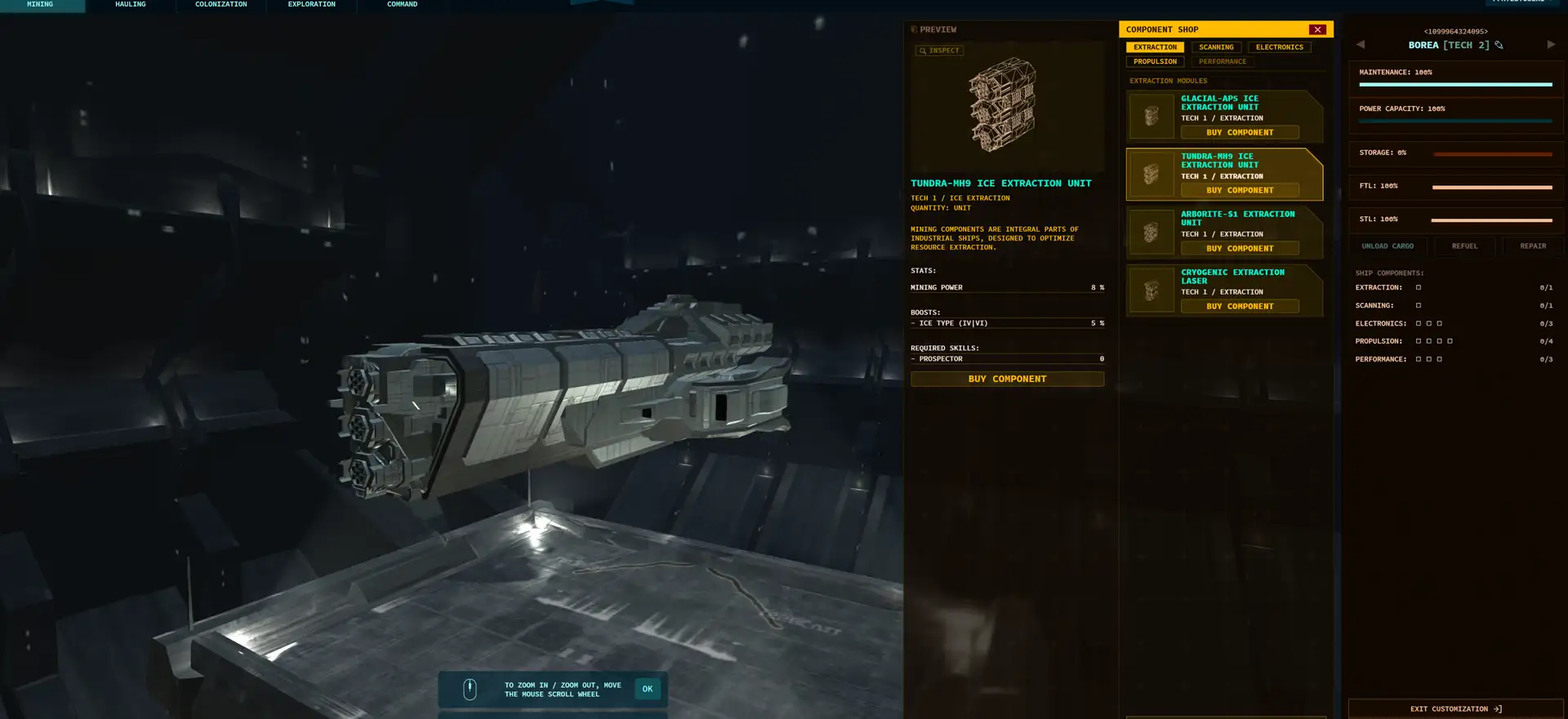Dismiss the zoom tutorial with OK
Image resolution: width=1568 pixels, height=719 pixels.
[x=648, y=689]
